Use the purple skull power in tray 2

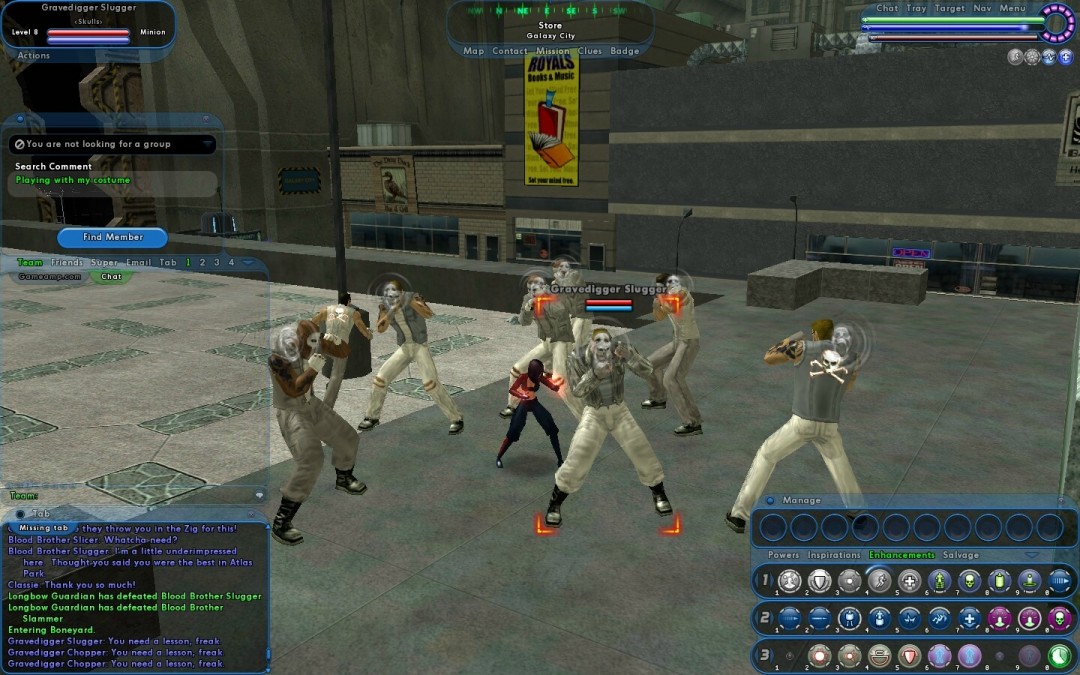pos(1059,618)
